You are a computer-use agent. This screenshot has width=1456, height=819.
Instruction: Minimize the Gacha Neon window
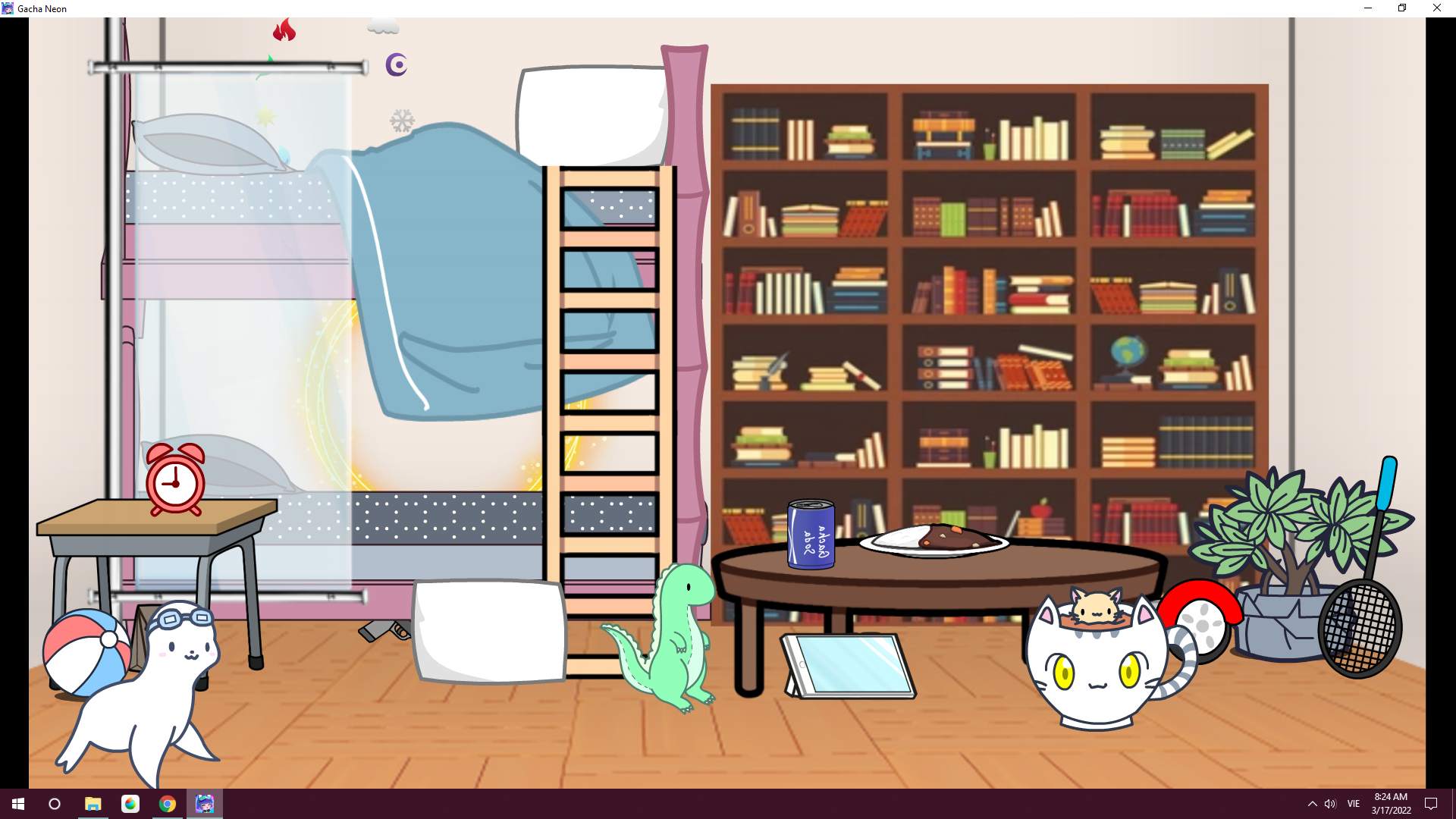point(1368,8)
